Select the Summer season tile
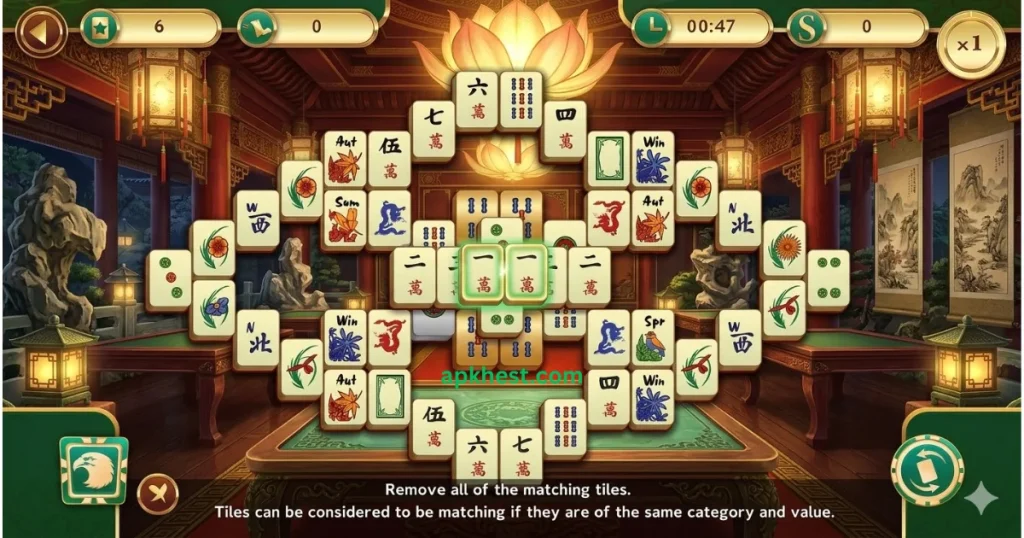 pyautogui.click(x=344, y=217)
